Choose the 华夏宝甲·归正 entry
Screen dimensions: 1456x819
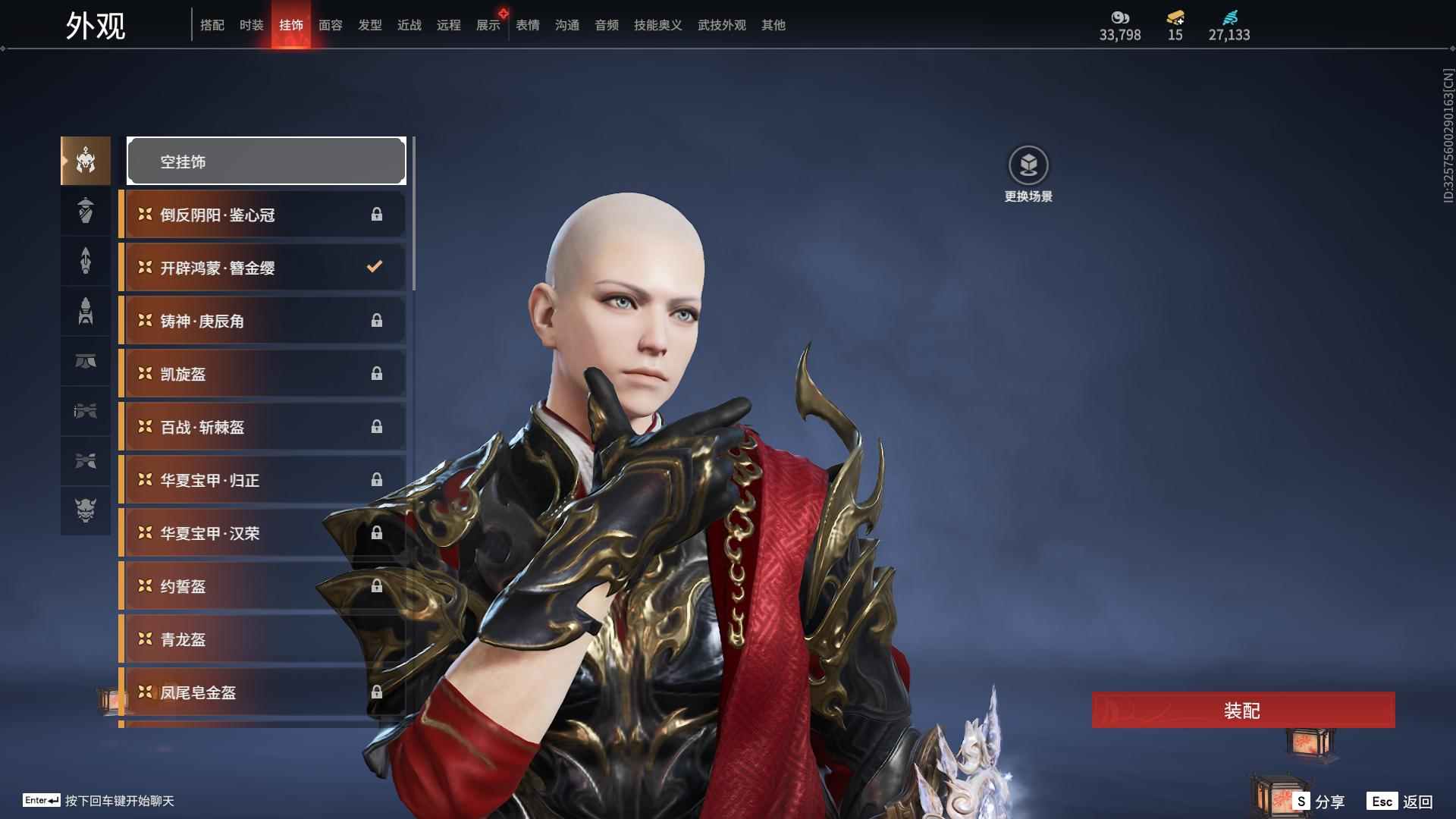pyautogui.click(x=262, y=480)
